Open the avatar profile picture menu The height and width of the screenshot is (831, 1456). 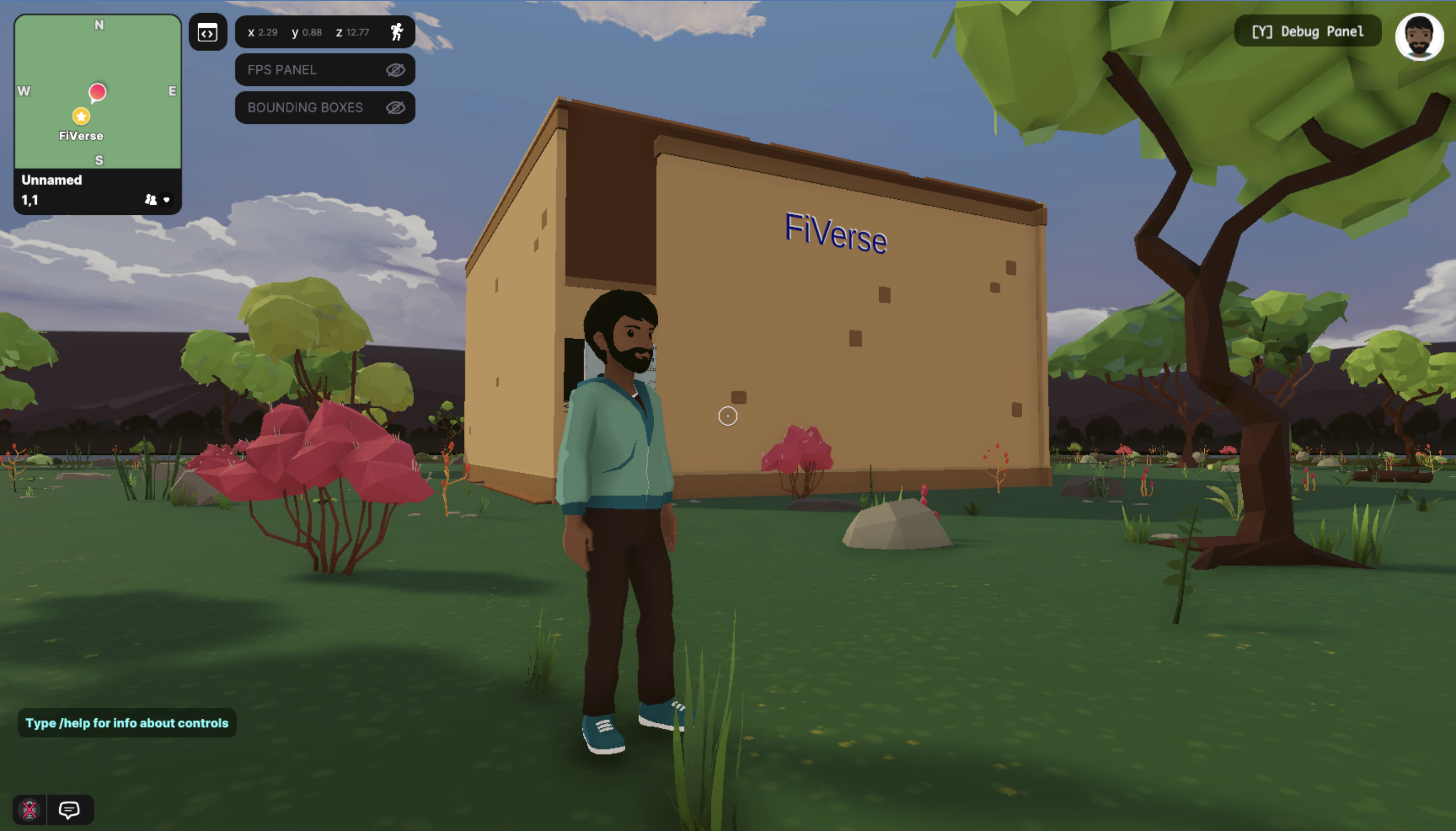[x=1419, y=36]
